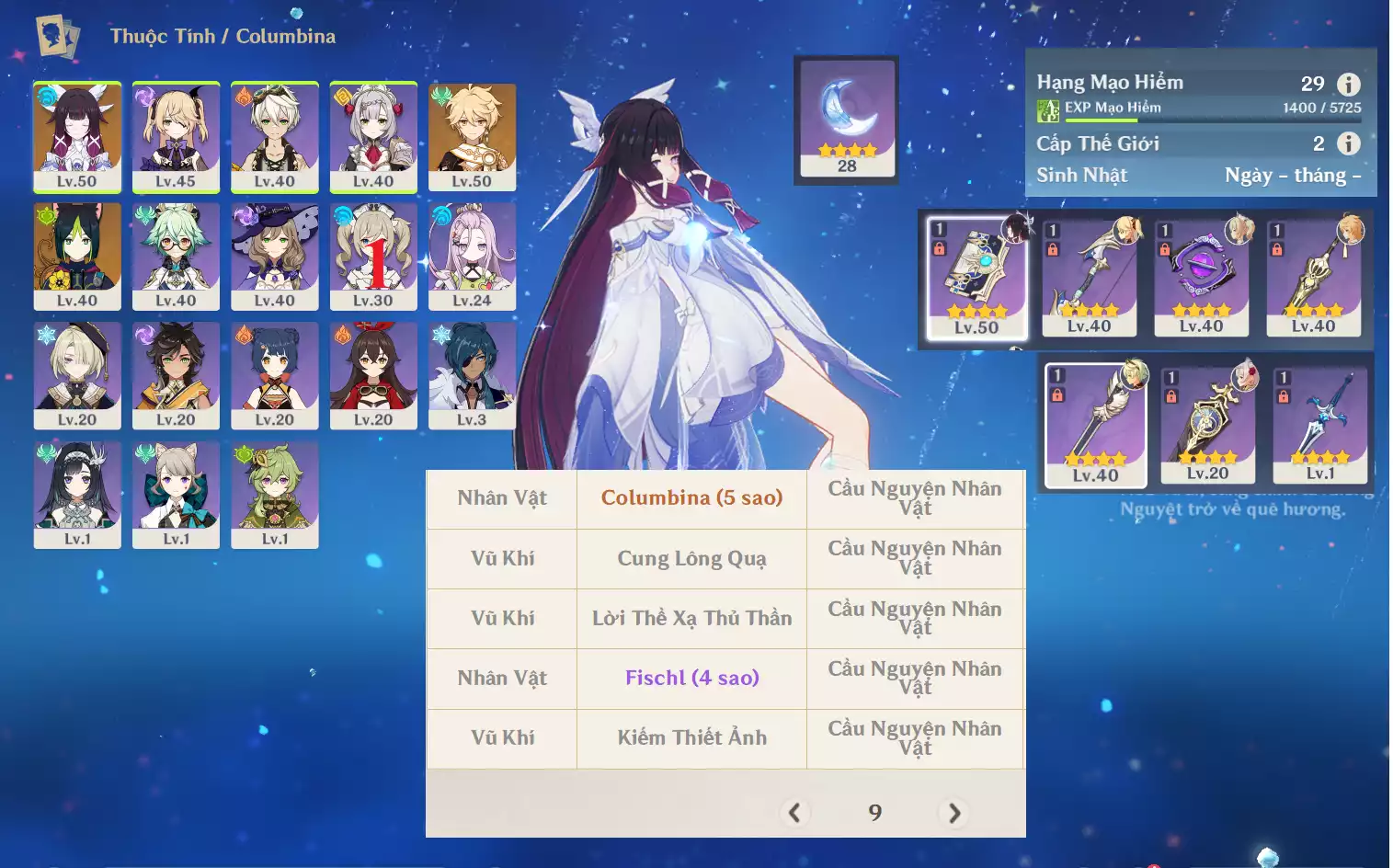Viewport: 1393px width, 868px height.
Task: Select Lisa Lv.40 witch-hat portrait
Action: [x=274, y=256]
